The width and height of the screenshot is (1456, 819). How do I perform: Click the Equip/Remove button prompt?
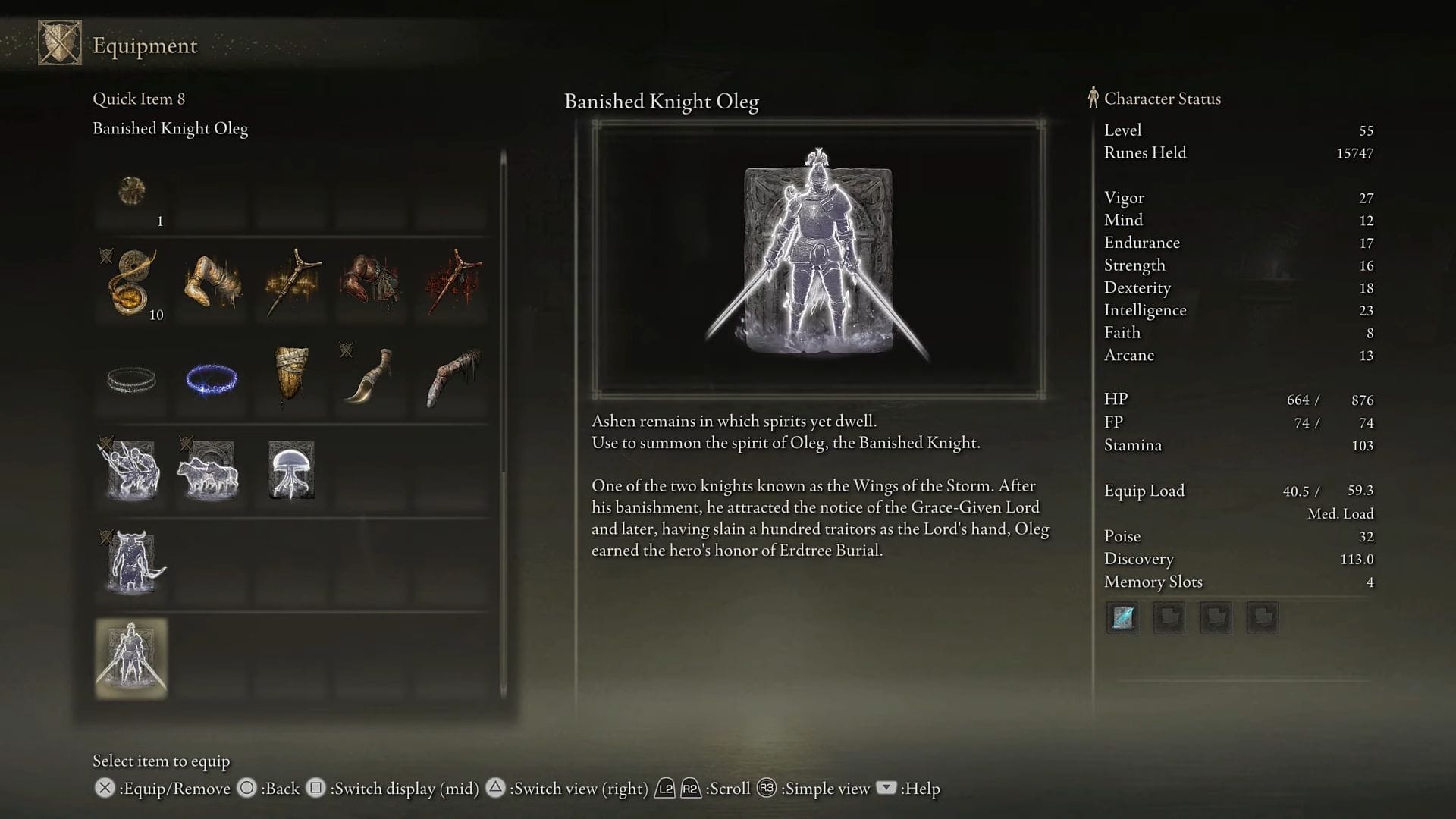point(104,789)
